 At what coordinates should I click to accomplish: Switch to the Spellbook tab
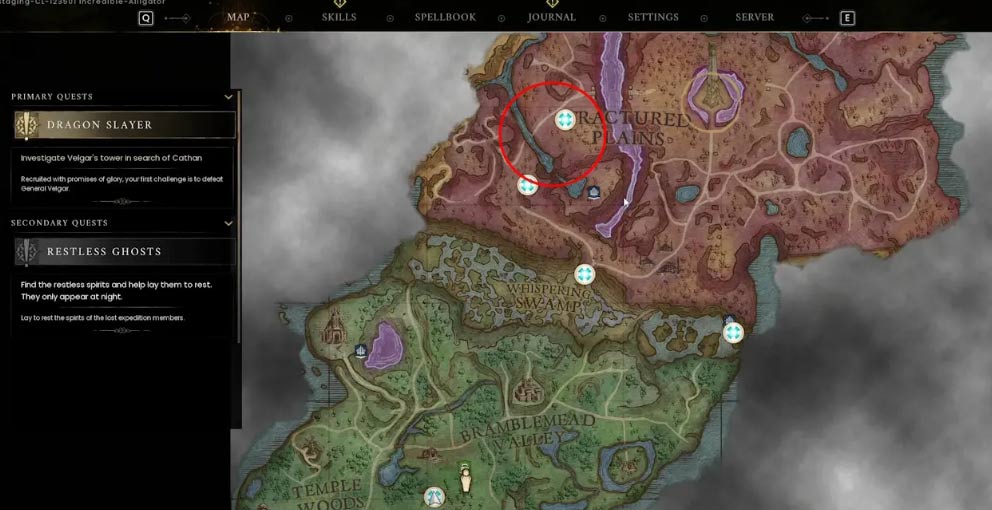pyautogui.click(x=445, y=17)
